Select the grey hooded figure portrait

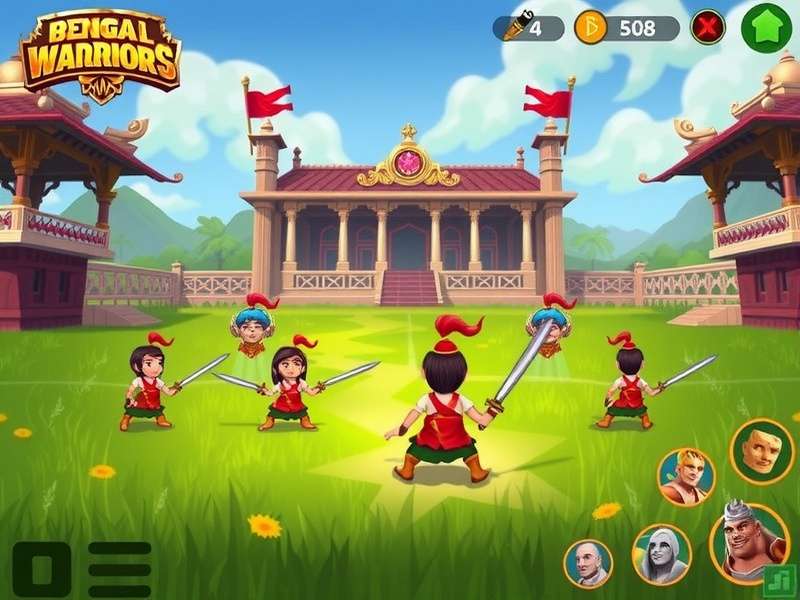pos(662,554)
